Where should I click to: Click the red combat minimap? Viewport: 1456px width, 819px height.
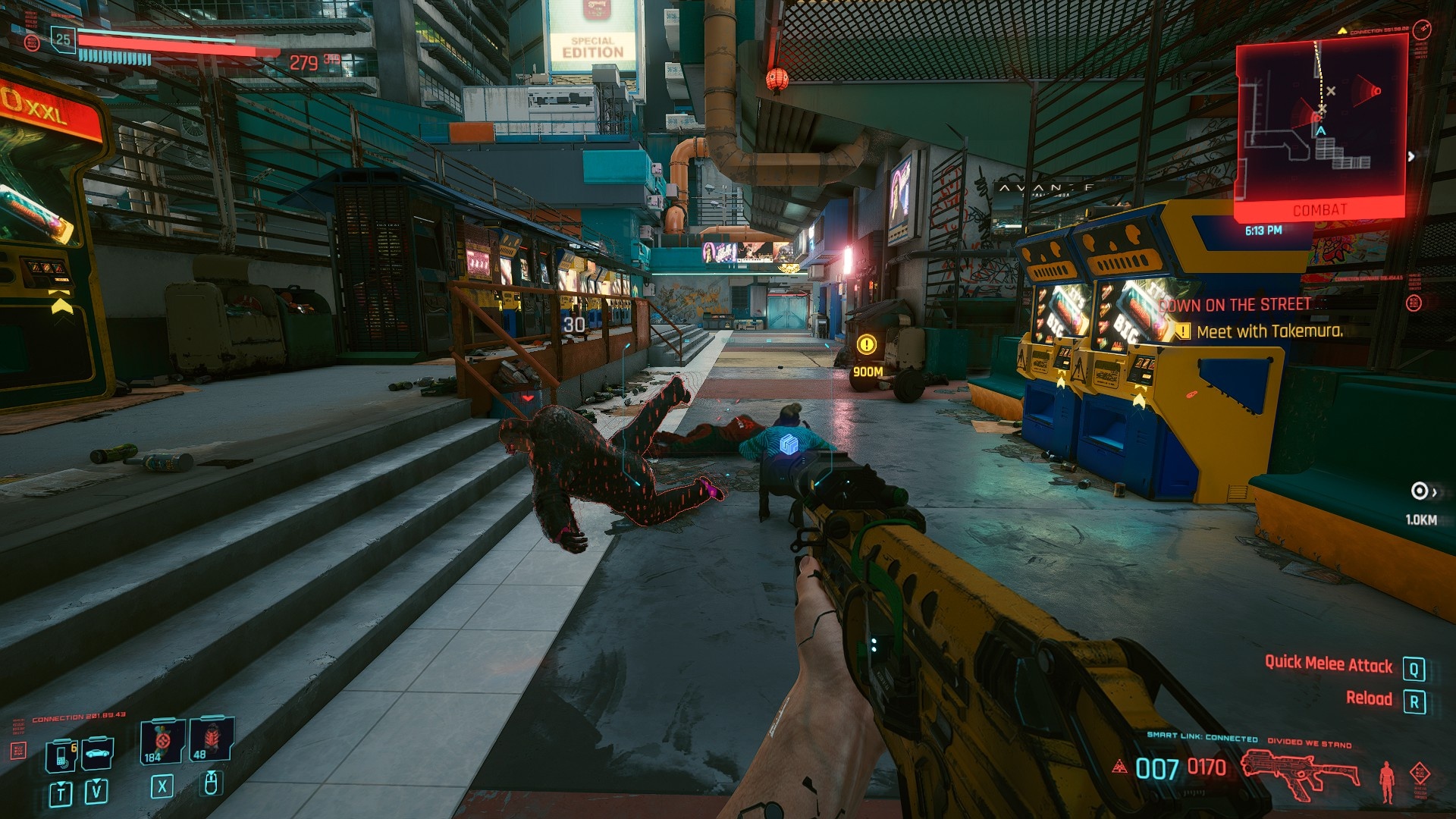(1320, 125)
